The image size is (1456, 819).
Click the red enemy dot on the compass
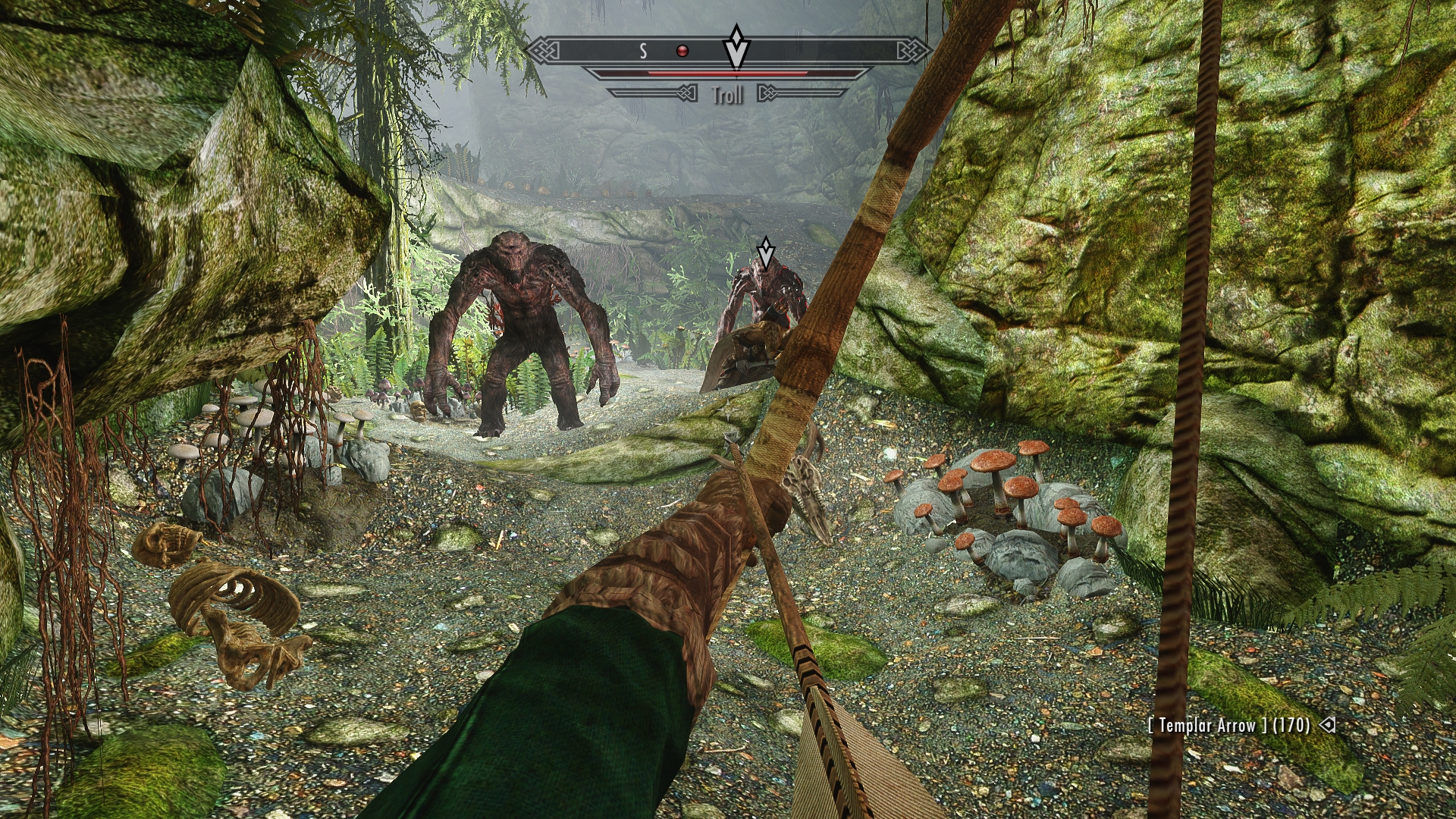pos(682,51)
